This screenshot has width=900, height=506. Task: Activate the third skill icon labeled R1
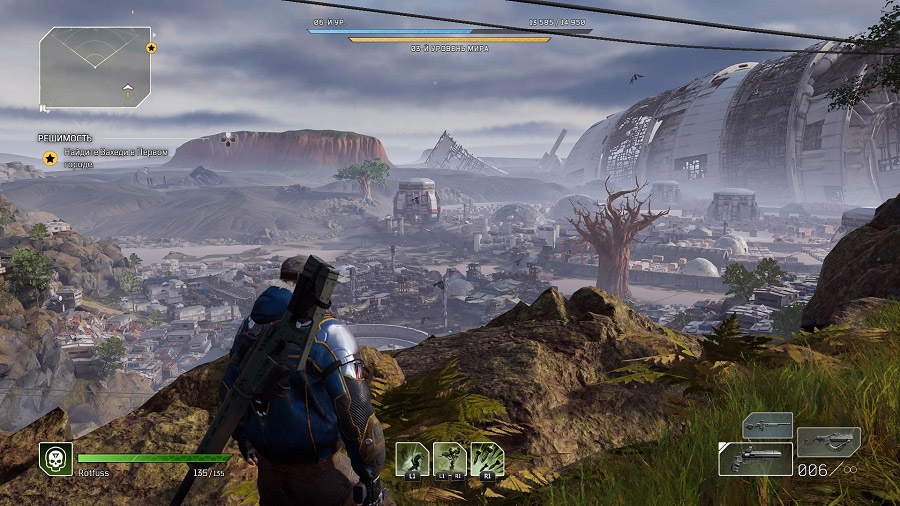coord(486,458)
